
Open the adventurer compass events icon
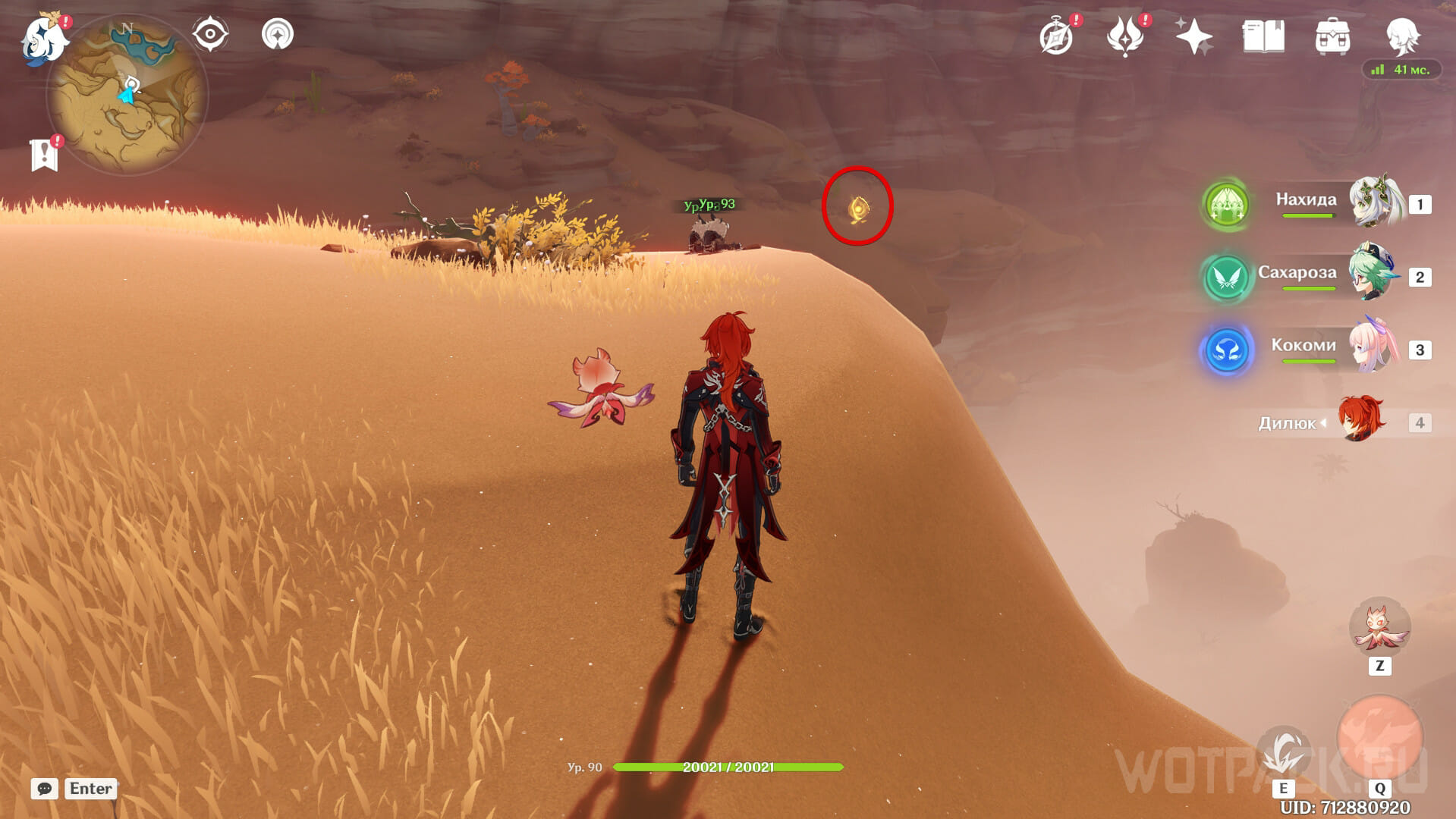(x=1056, y=36)
